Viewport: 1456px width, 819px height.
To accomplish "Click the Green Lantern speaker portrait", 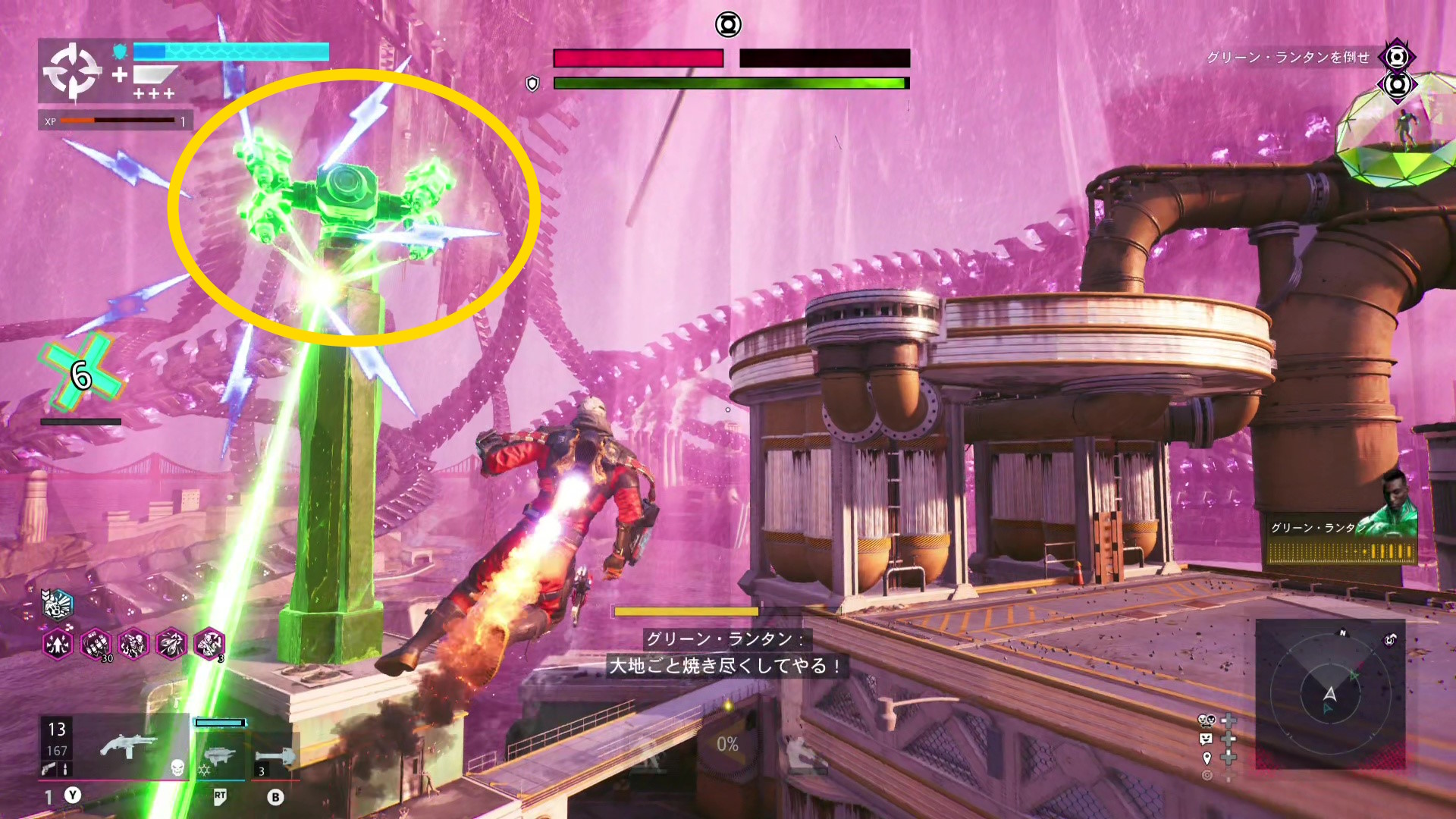I will click(1394, 504).
